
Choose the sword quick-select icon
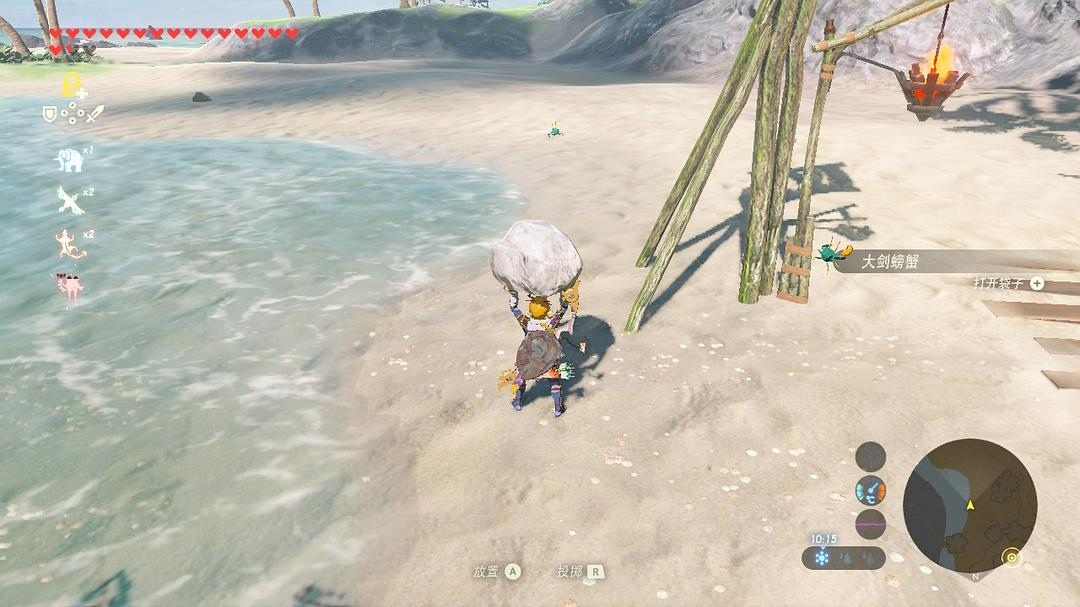coord(95,115)
